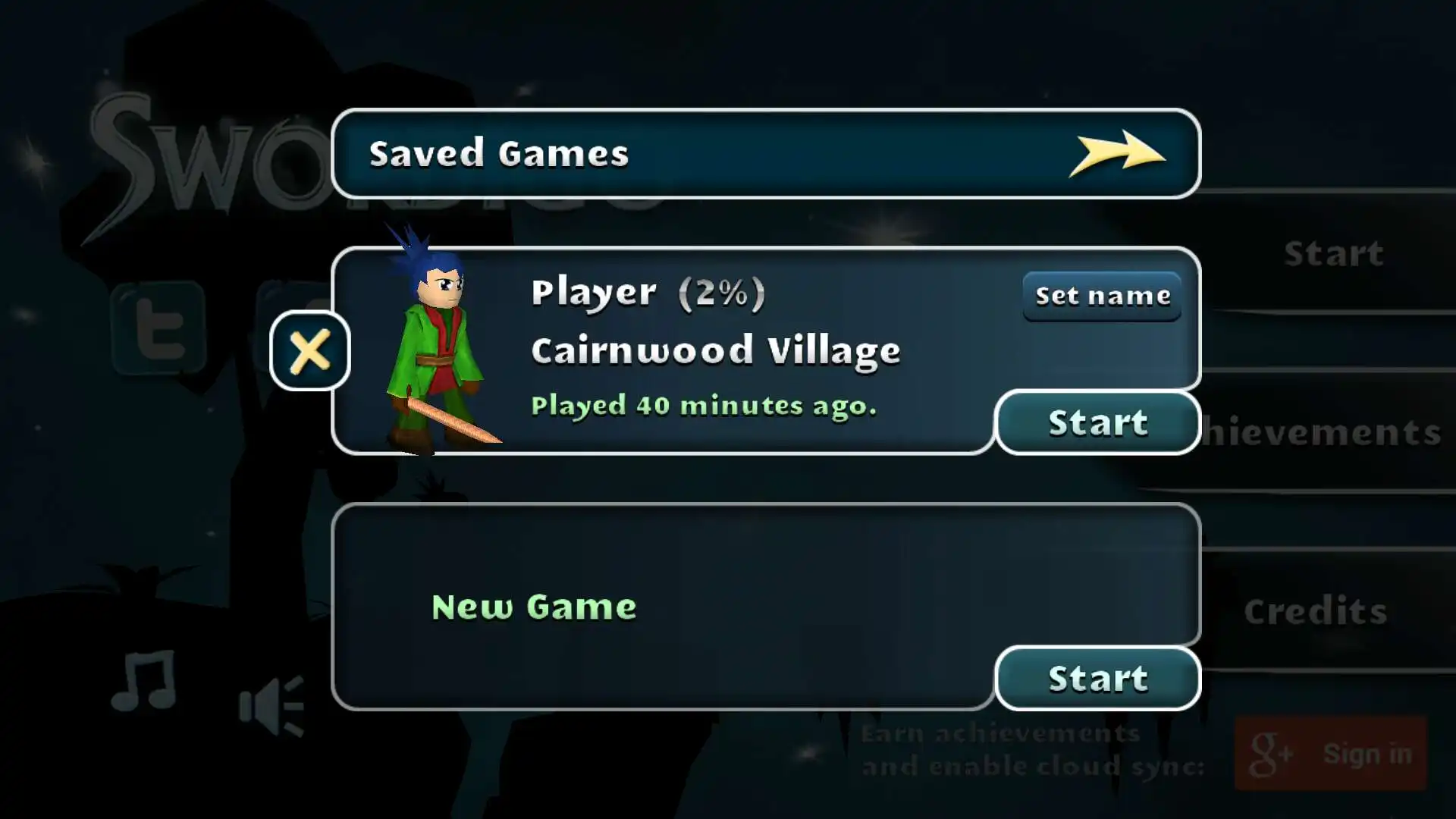Toggle the sound speaker icon
The image size is (1456, 819).
[x=271, y=705]
